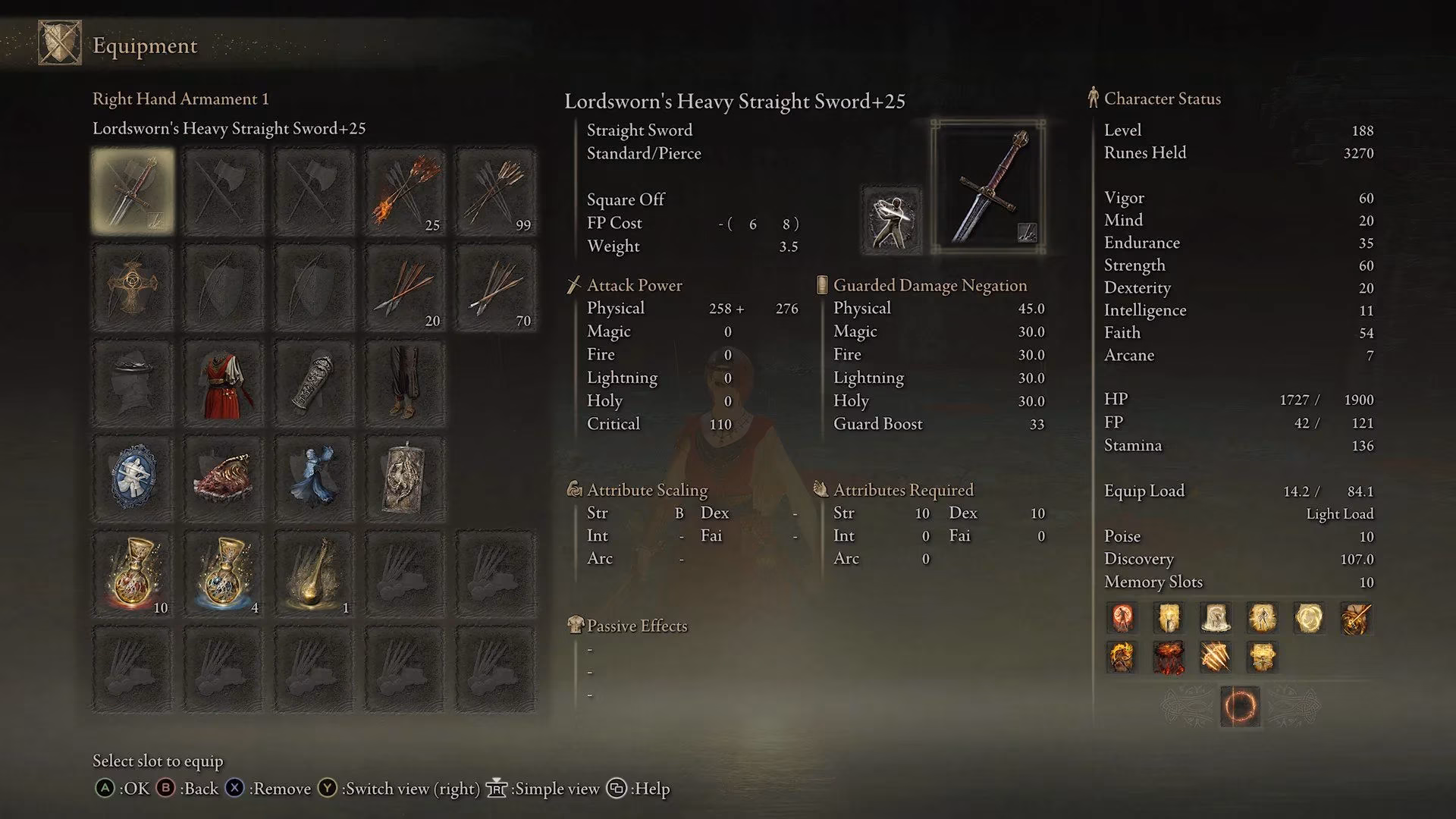Click the blue cameo talisman slot
This screenshot has height=819, width=1456.
coord(134,478)
